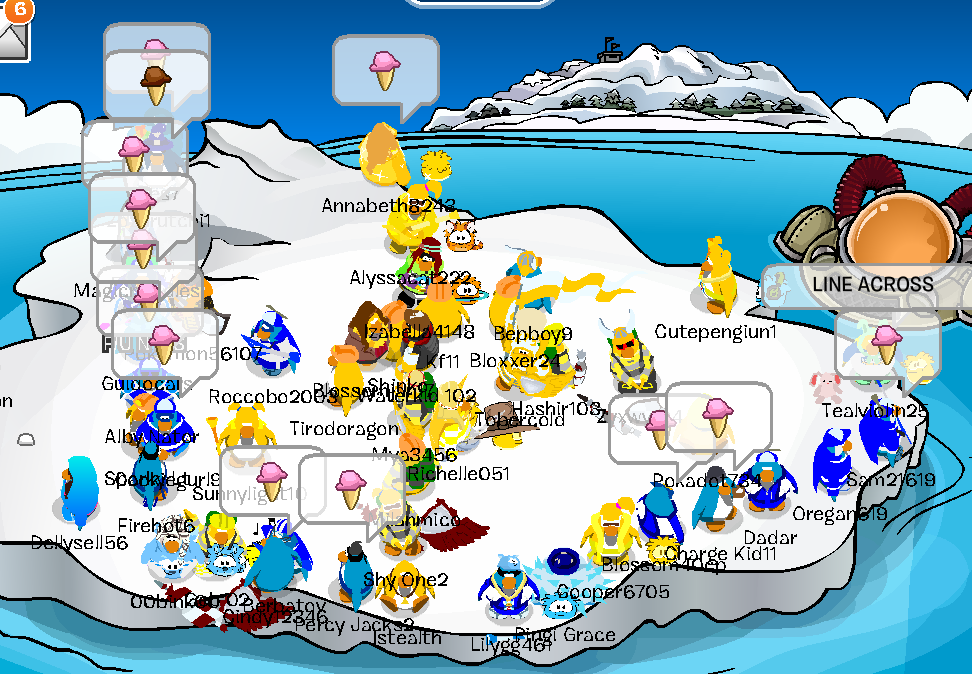This screenshot has height=674, width=972.
Task: Open the mail envelope with 6 unread
Action: (x=12, y=38)
